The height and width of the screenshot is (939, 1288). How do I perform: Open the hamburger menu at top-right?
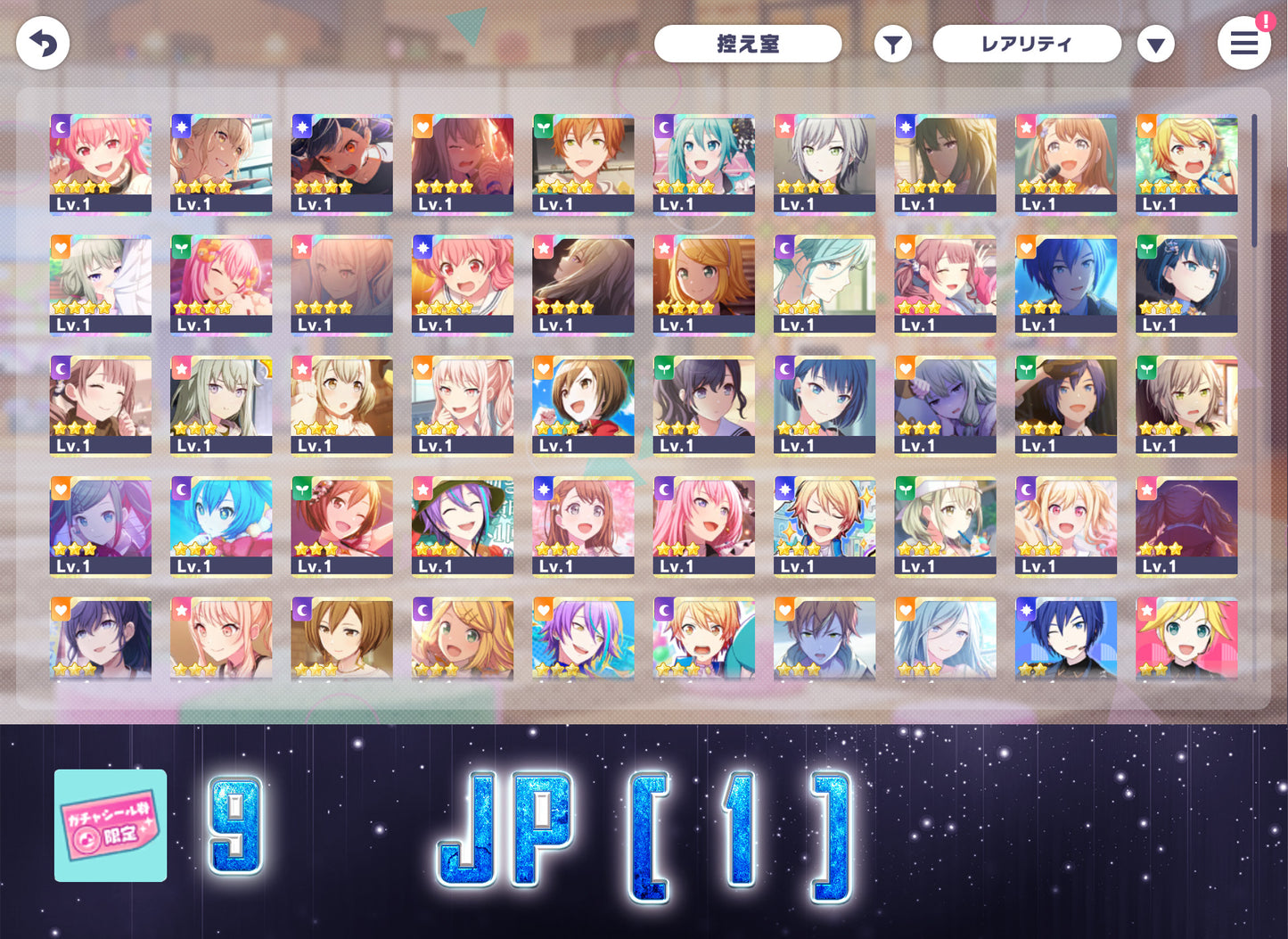[1244, 43]
